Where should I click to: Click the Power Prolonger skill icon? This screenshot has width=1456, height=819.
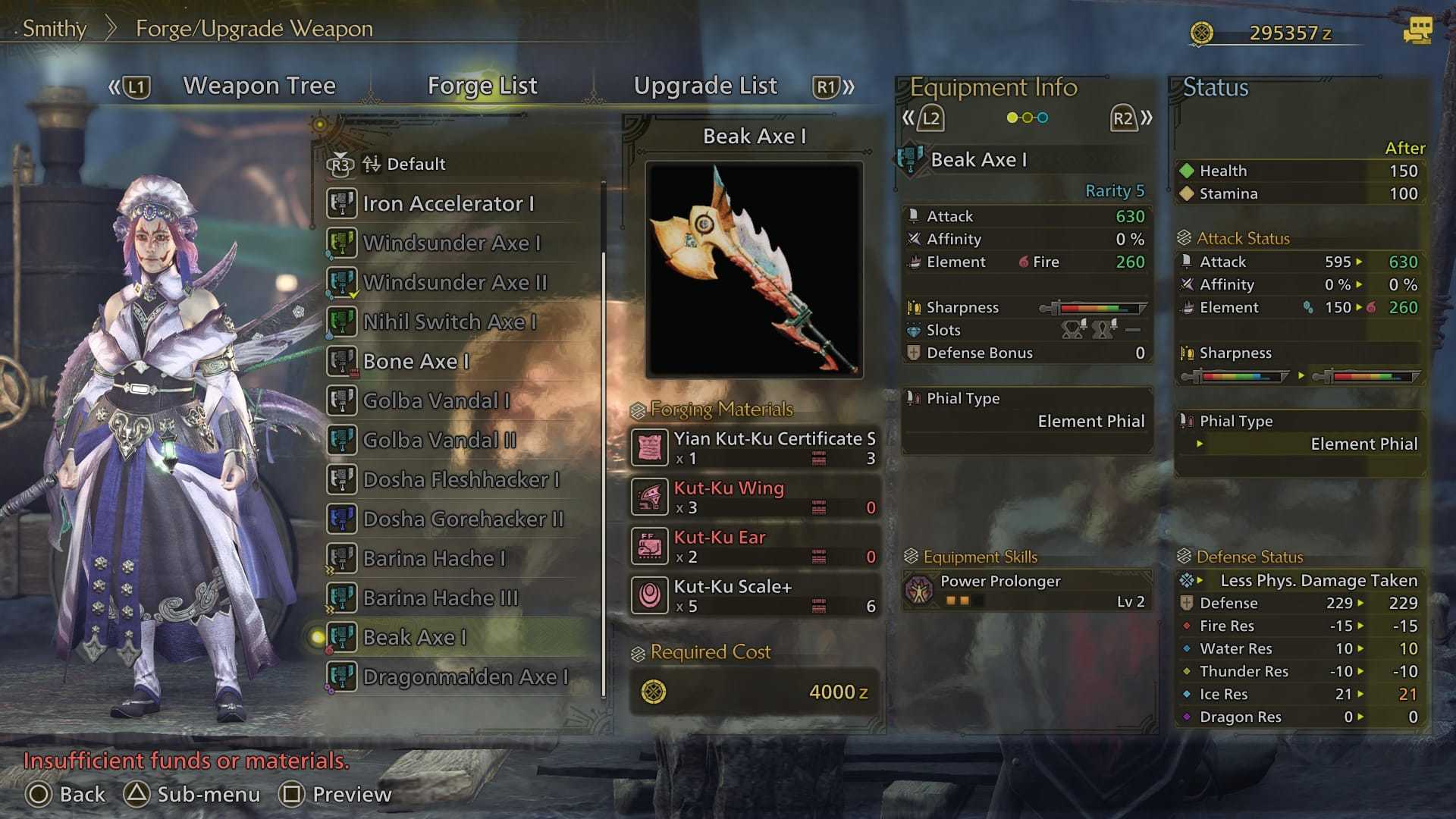pyautogui.click(x=920, y=590)
